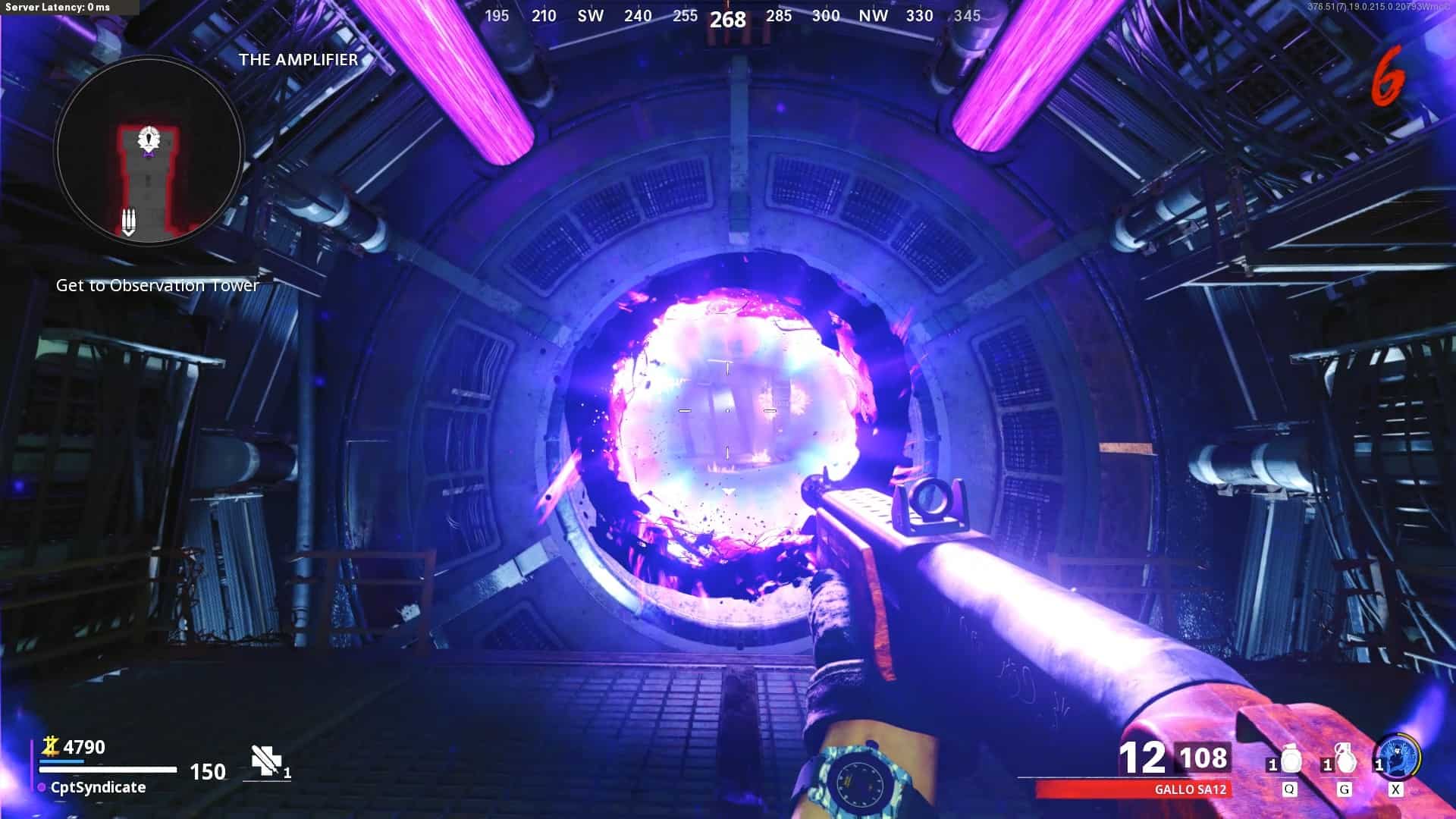Click the self-revive cross icon
1456x819 pixels.
(x=265, y=760)
